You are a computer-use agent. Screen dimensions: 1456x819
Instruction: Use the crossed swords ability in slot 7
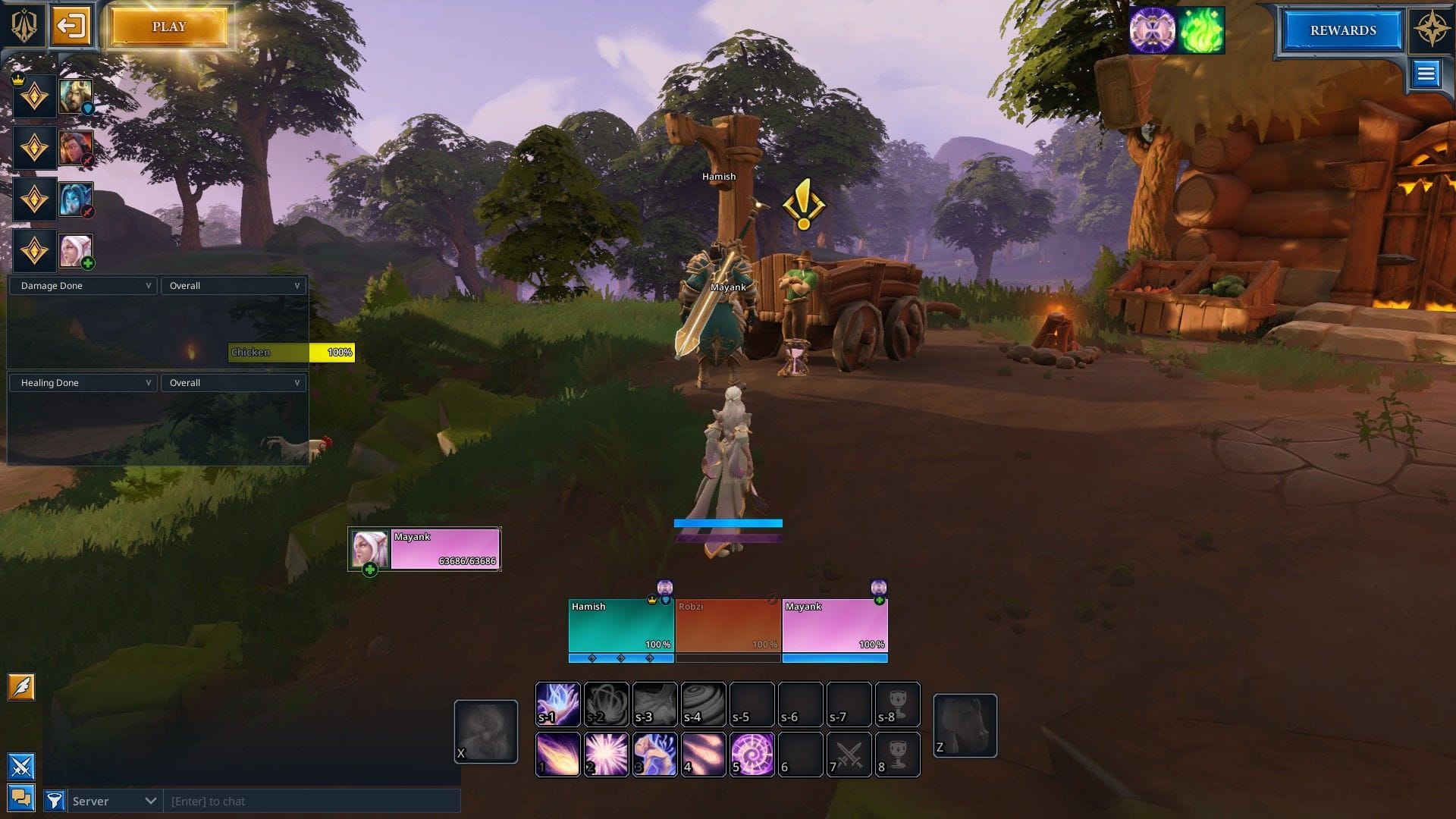tap(849, 755)
